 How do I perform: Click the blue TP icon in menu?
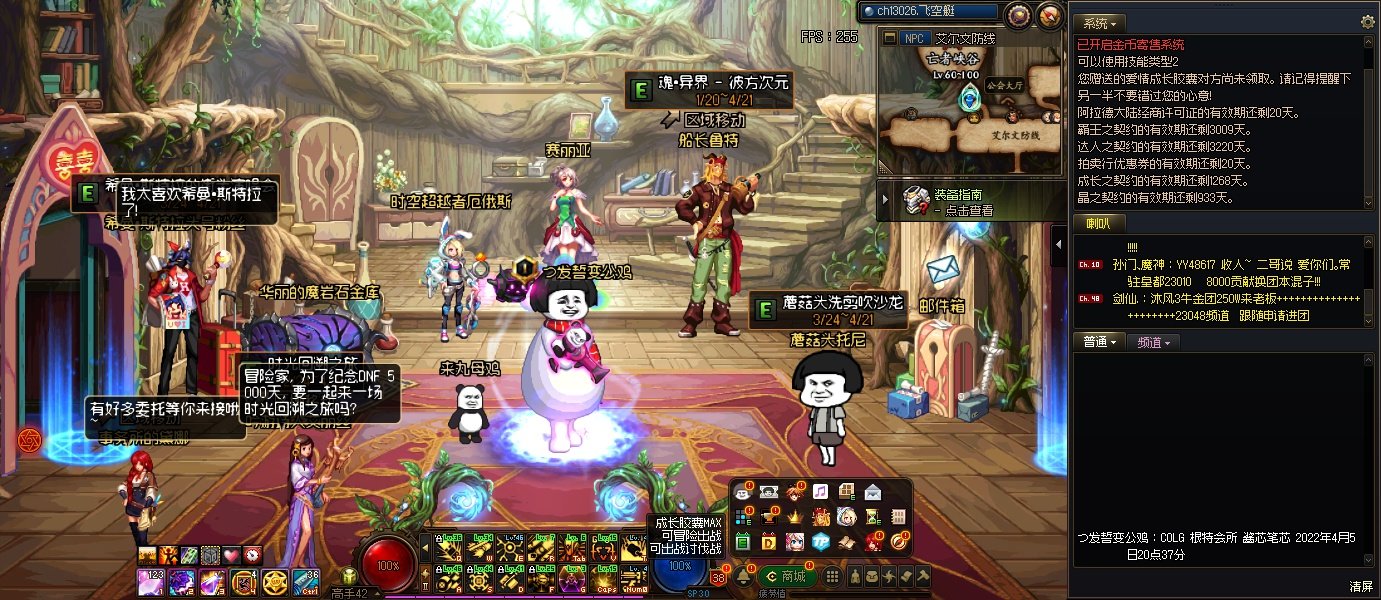click(820, 541)
